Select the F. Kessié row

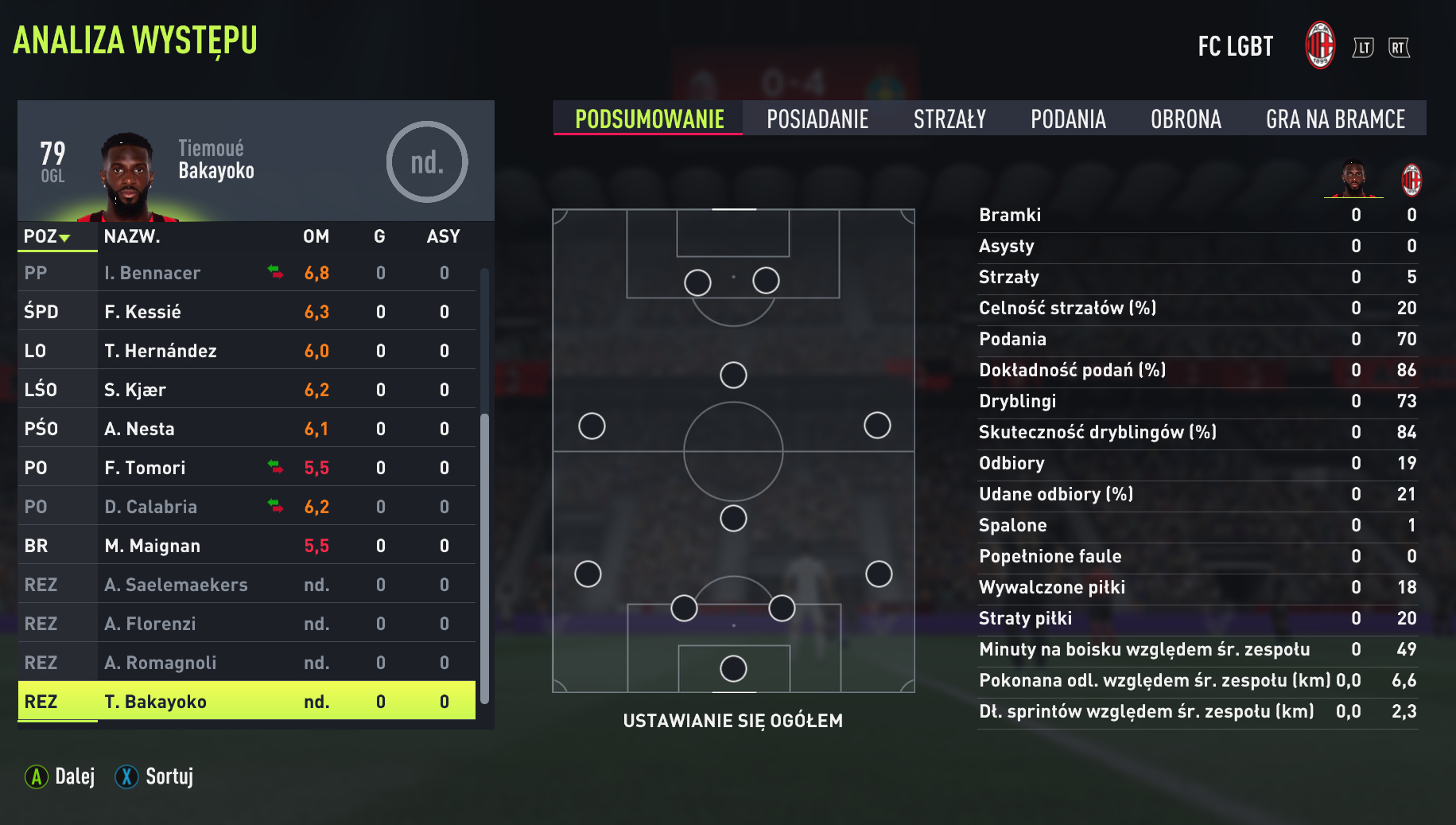[247, 312]
